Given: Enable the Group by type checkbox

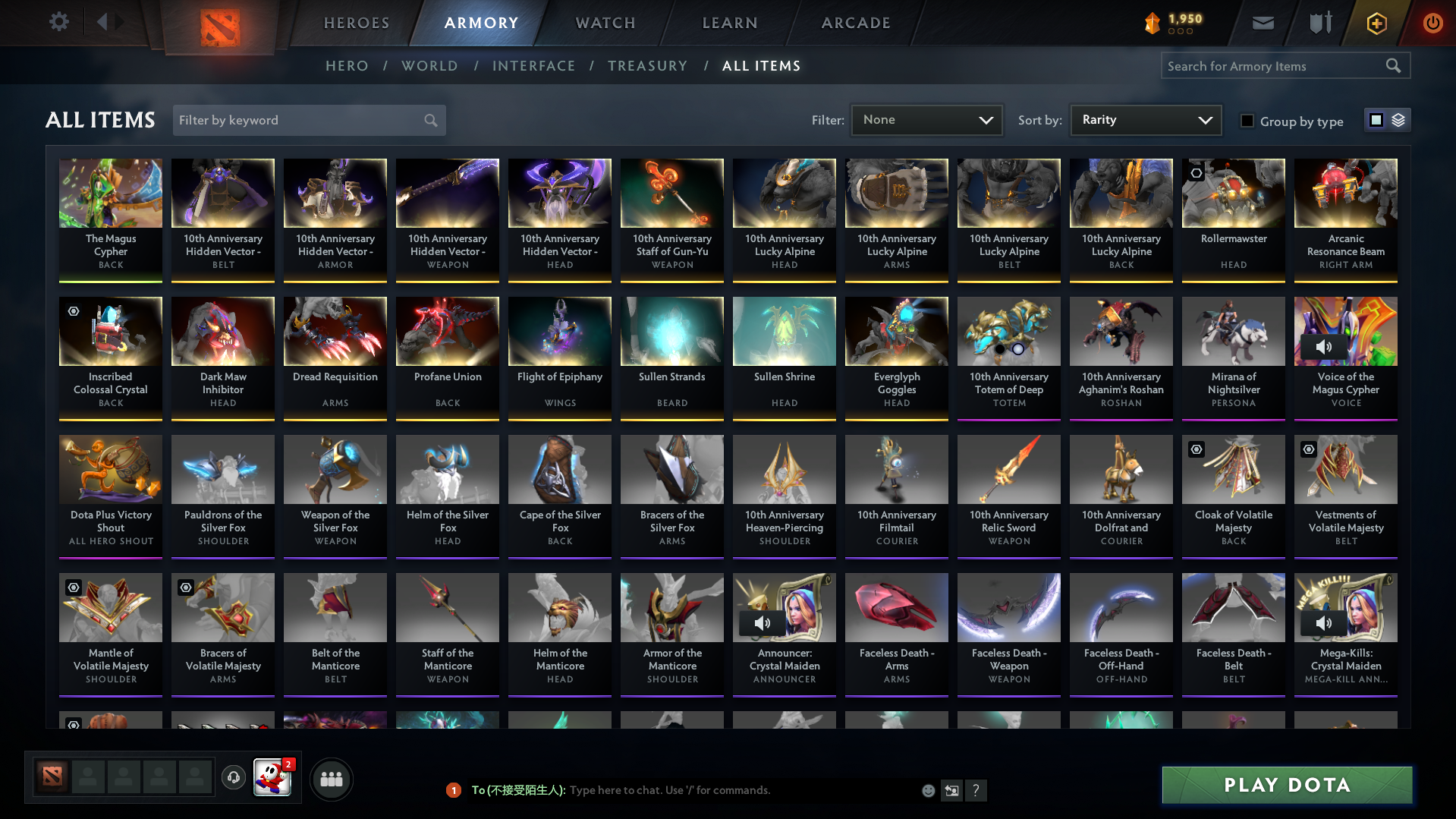Looking at the screenshot, I should 1247,121.
